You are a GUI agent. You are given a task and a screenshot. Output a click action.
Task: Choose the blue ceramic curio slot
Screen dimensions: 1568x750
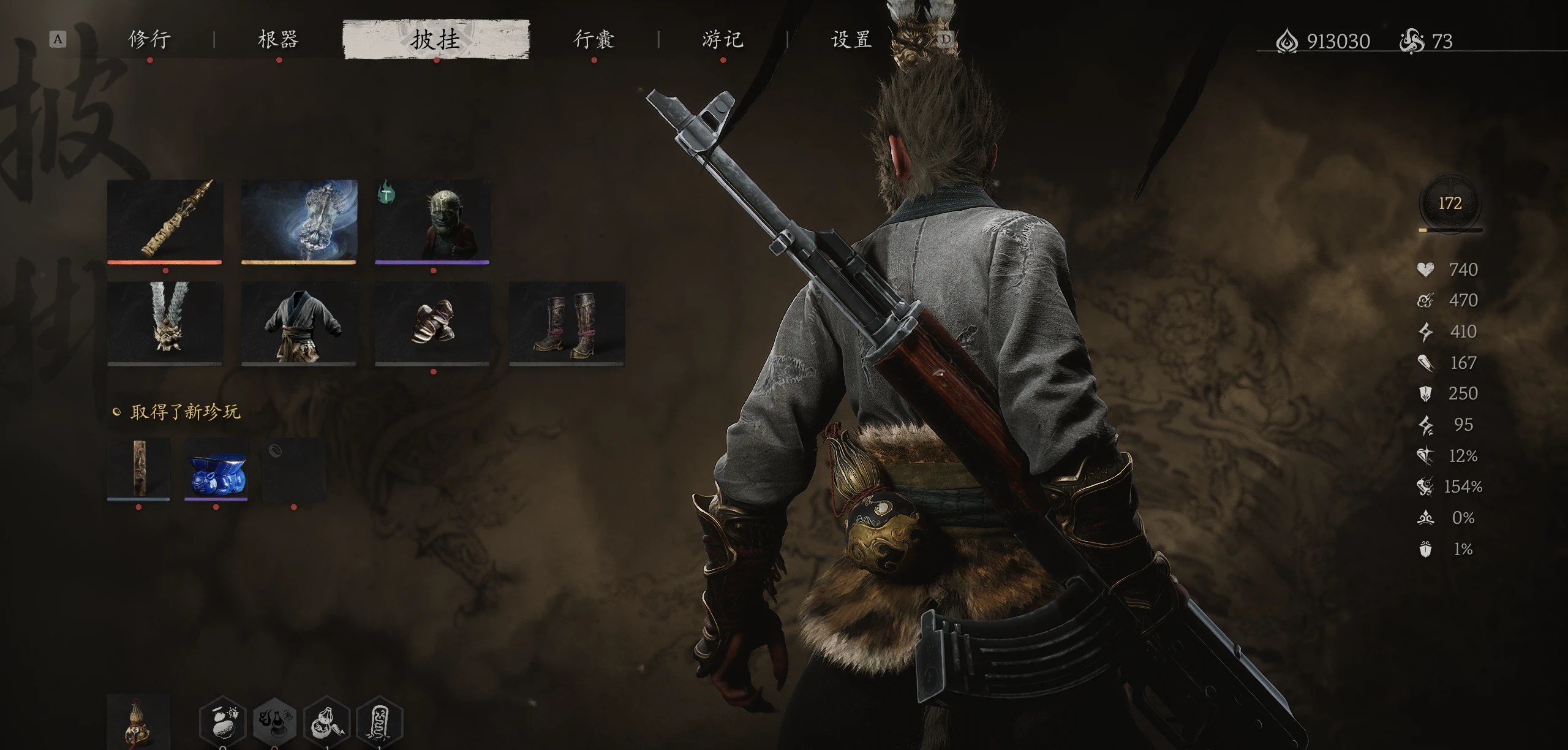pyautogui.click(x=216, y=468)
